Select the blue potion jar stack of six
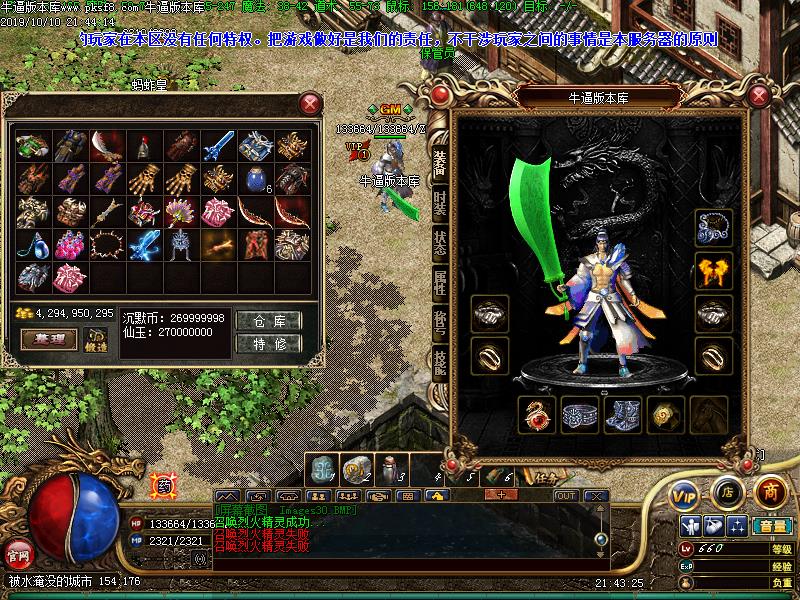The width and height of the screenshot is (800, 600). tap(254, 179)
